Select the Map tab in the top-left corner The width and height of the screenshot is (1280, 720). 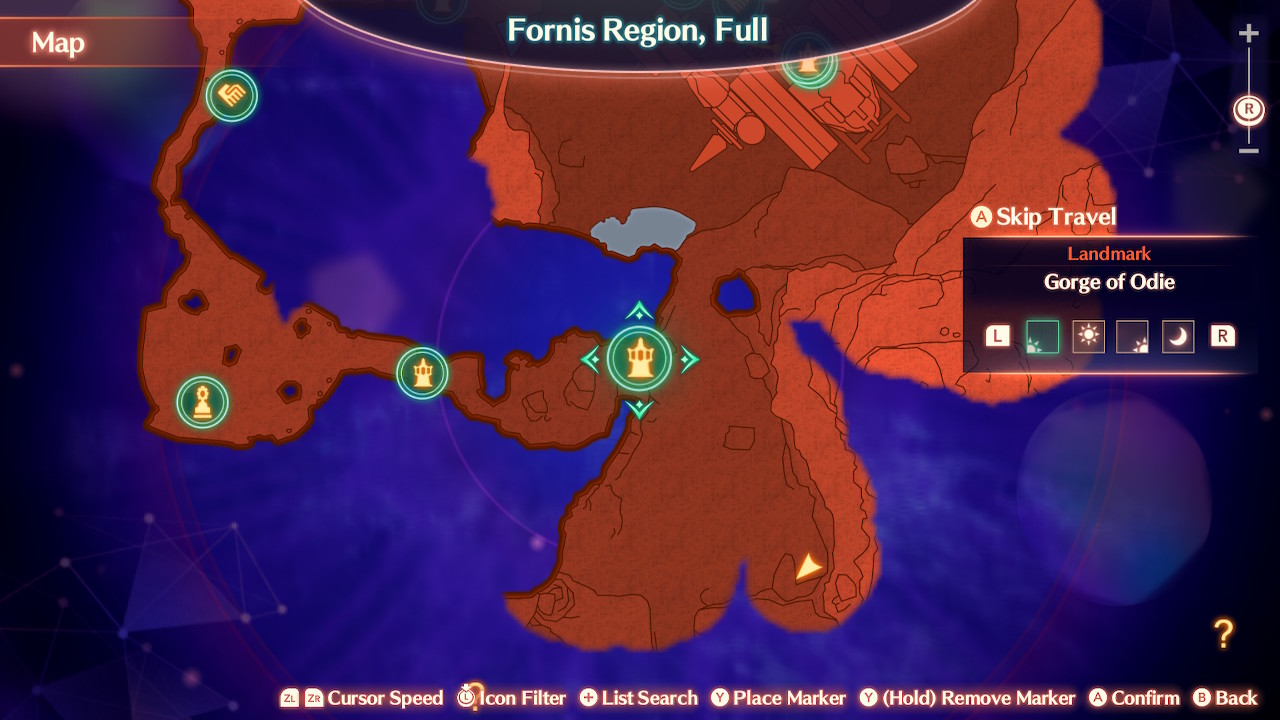tap(58, 43)
